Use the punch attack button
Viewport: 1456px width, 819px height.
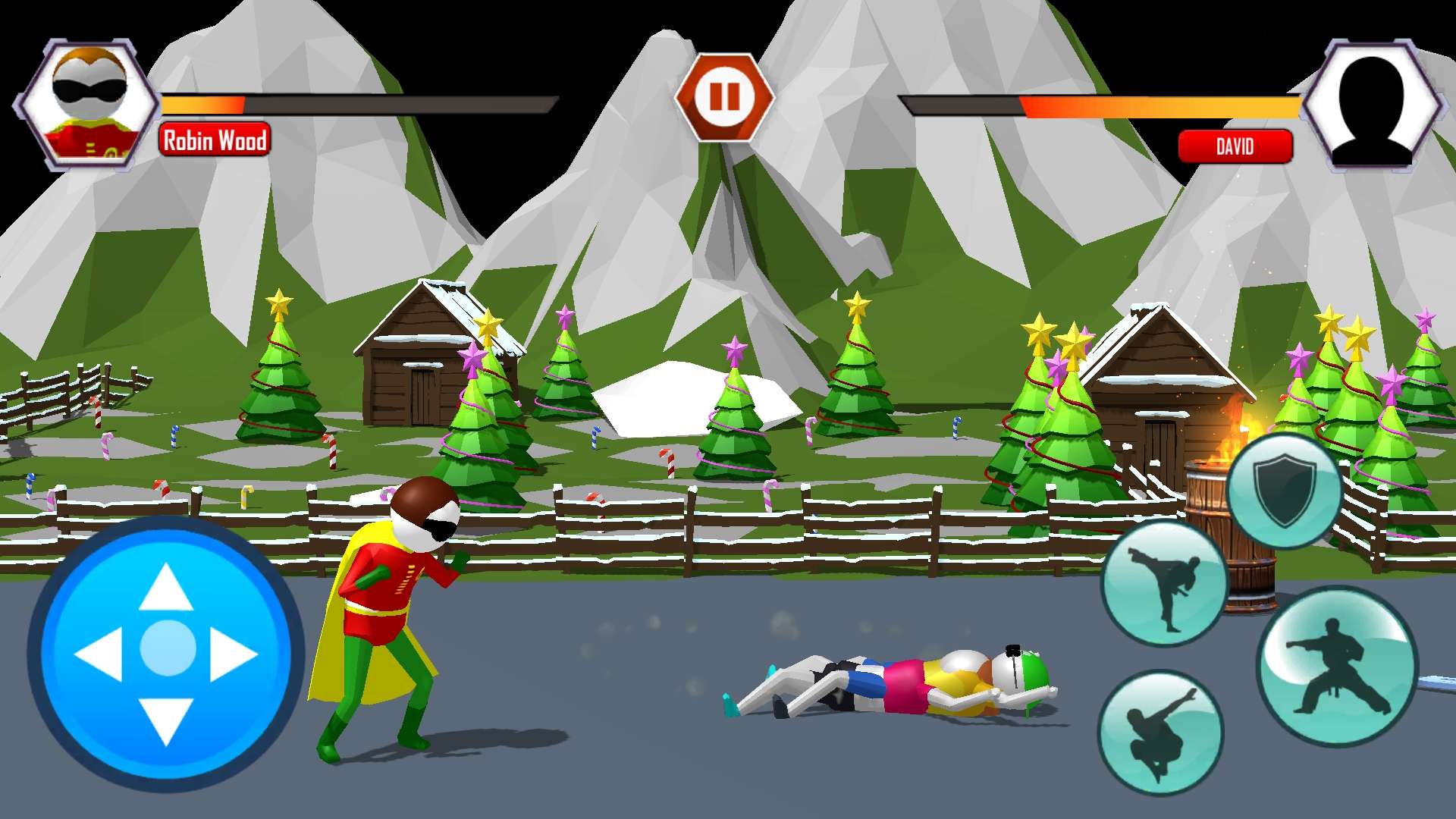click(1336, 667)
